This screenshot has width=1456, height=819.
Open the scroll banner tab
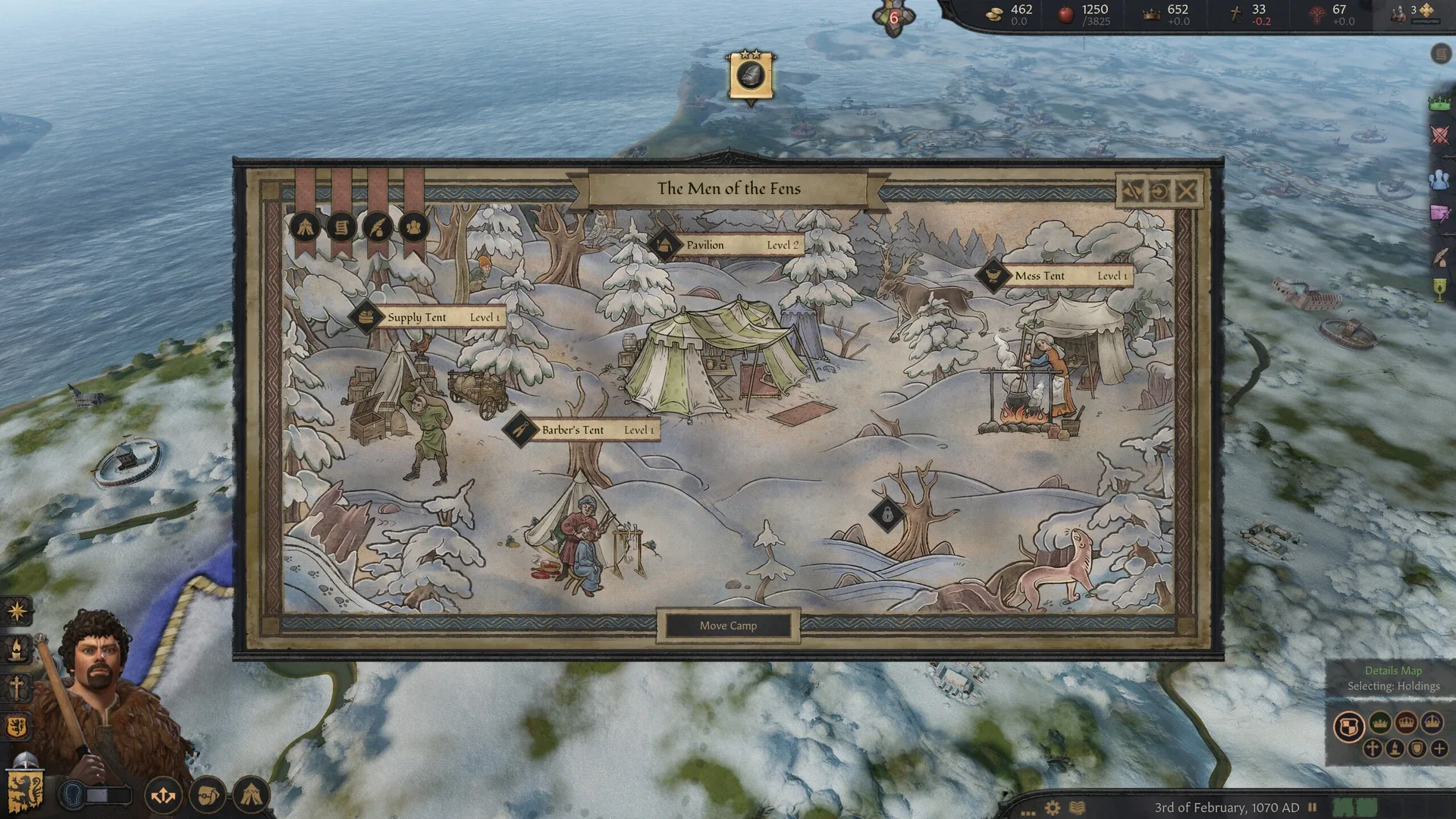coord(341,227)
